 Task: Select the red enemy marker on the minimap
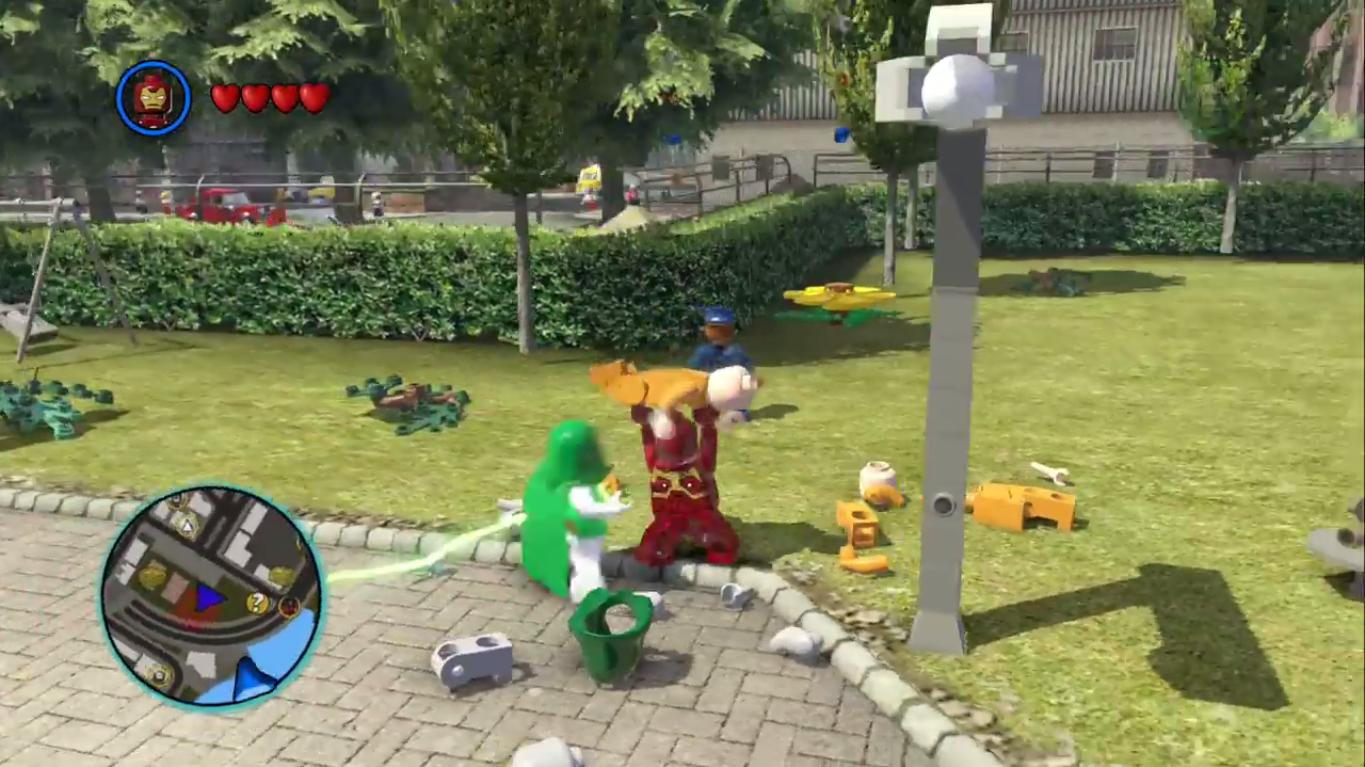[288, 607]
